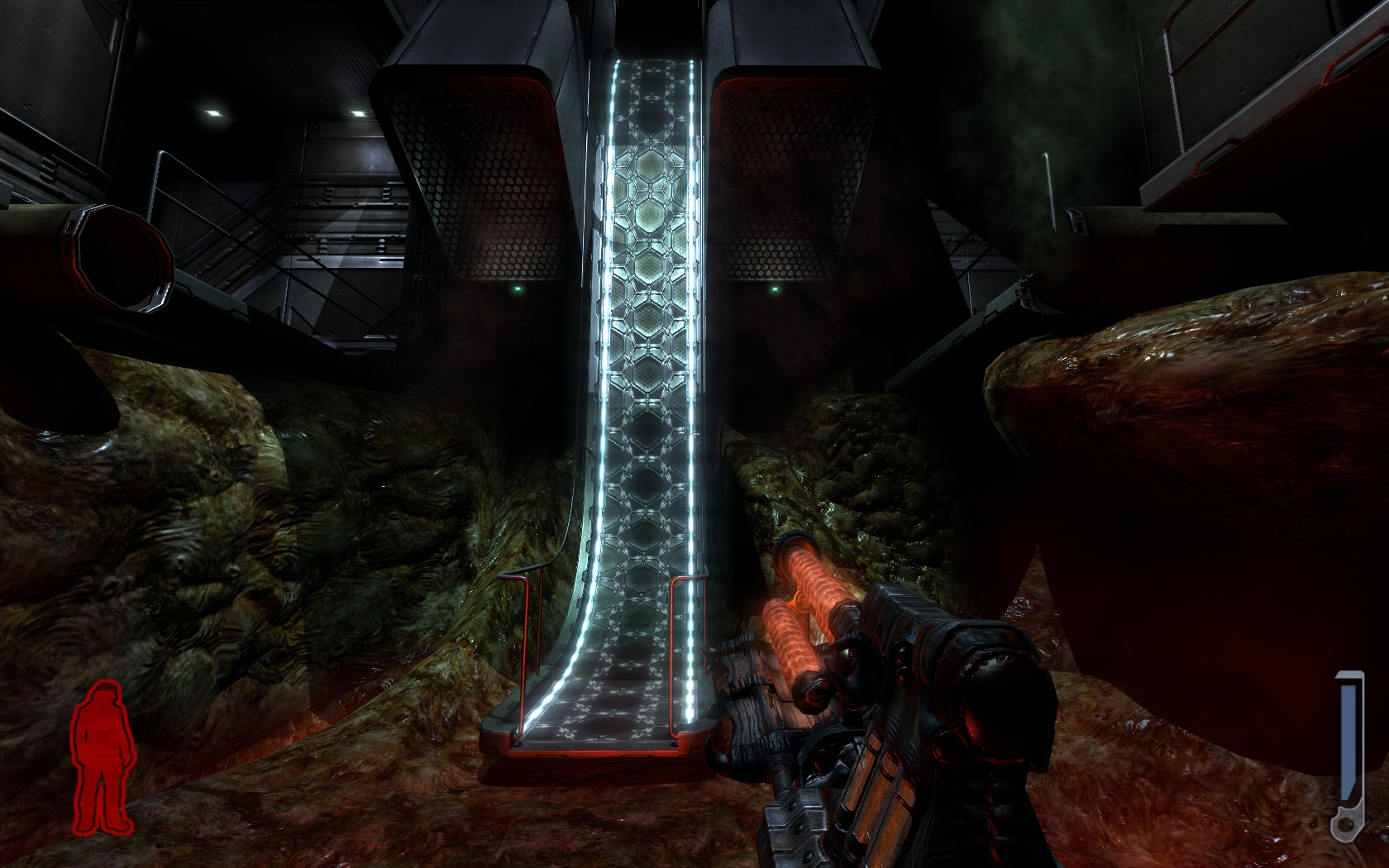Click the octagonal pipe end on the far left
The width and height of the screenshot is (1389, 868).
pyautogui.click(x=116, y=256)
